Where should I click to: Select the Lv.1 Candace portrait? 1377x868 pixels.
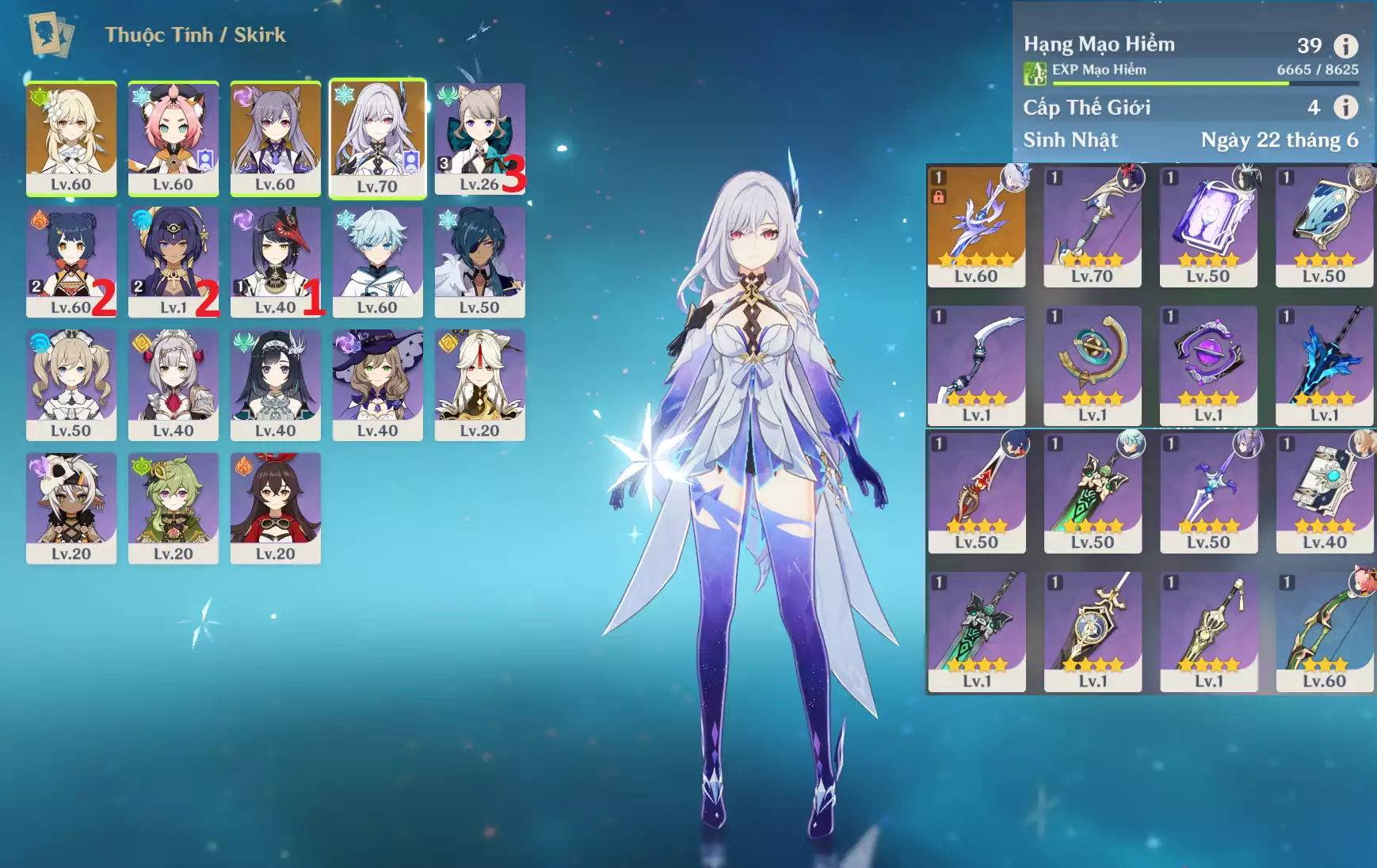pos(174,261)
